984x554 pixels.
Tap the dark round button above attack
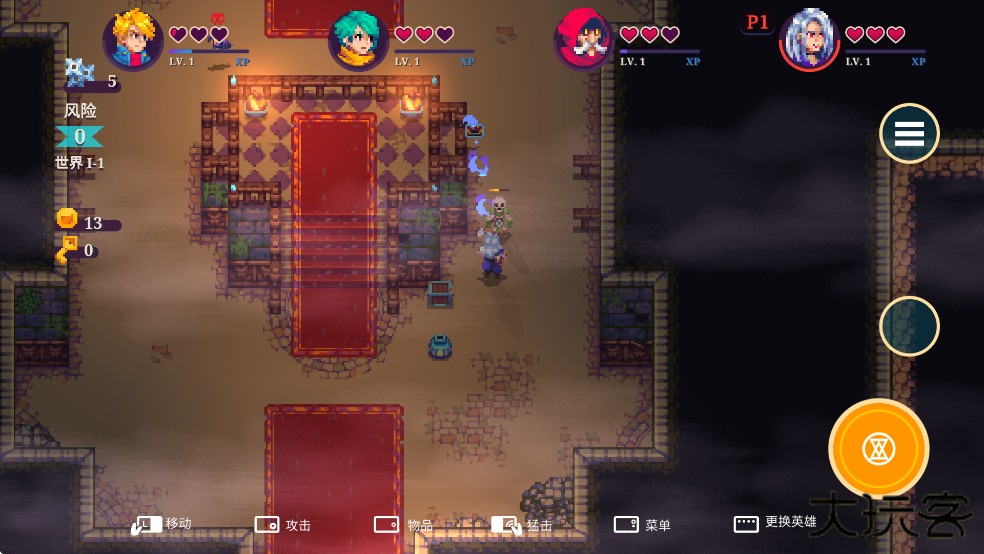click(x=909, y=326)
